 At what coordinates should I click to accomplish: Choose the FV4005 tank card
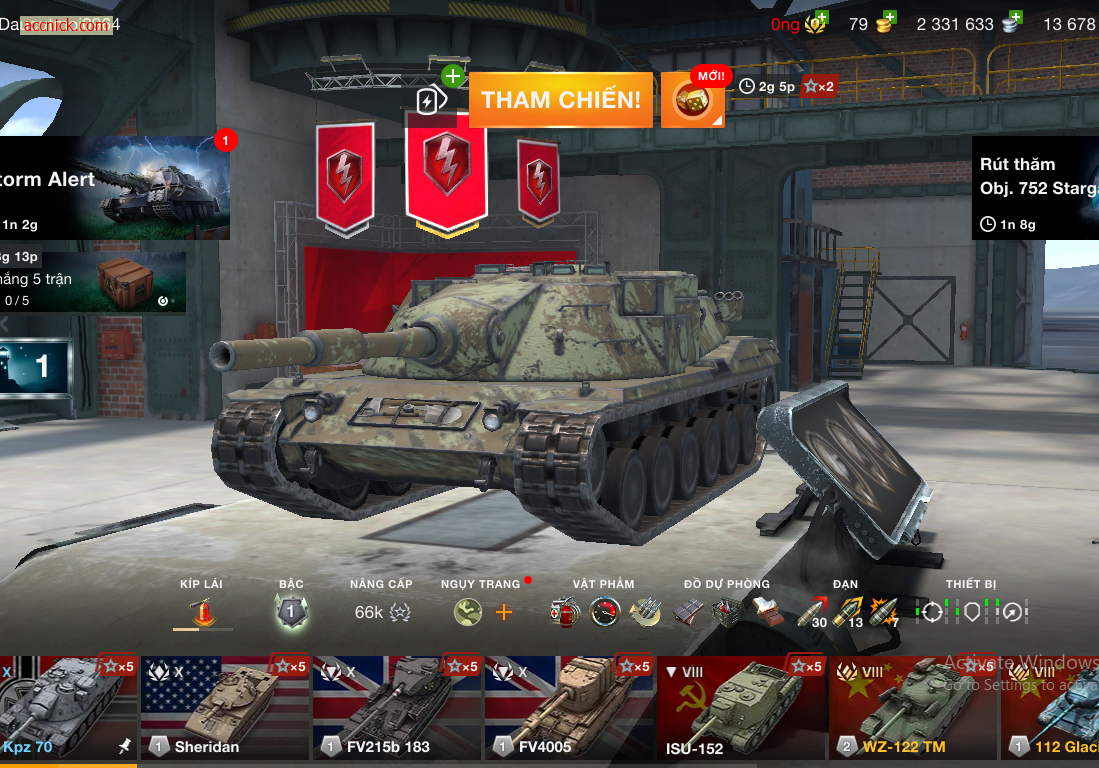[x=569, y=707]
